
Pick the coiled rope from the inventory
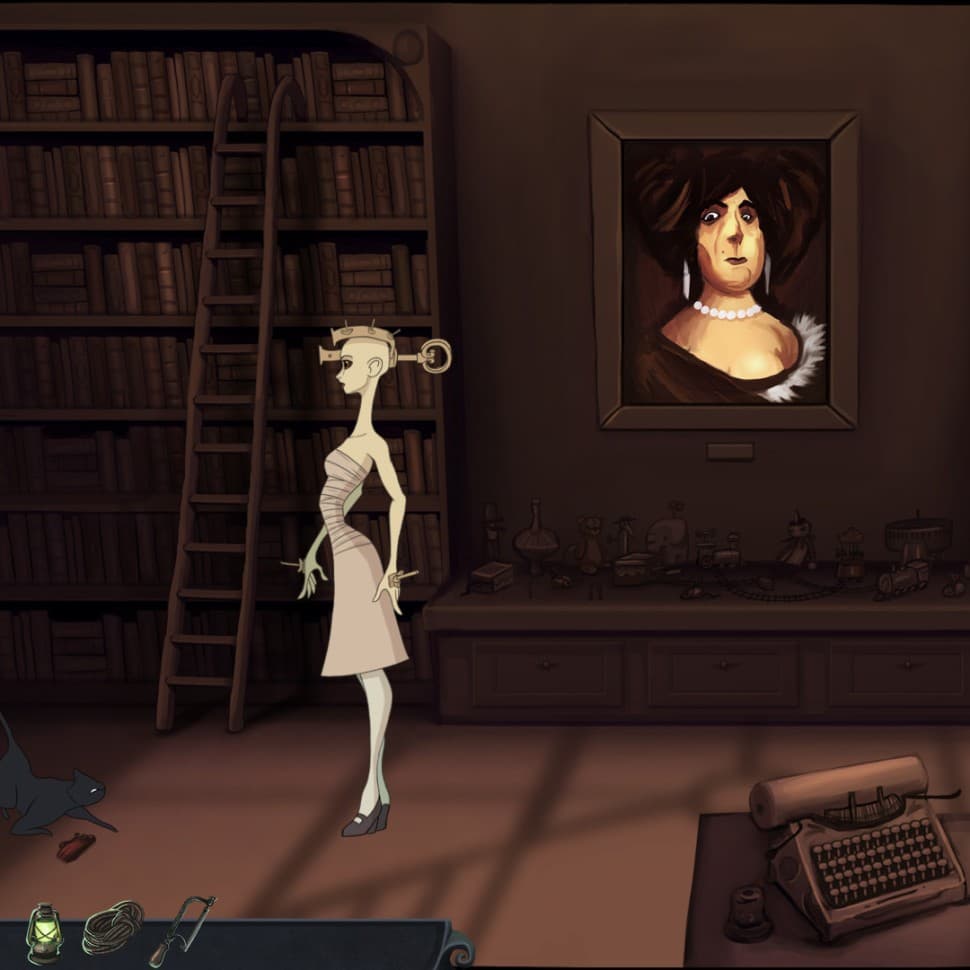111,928
